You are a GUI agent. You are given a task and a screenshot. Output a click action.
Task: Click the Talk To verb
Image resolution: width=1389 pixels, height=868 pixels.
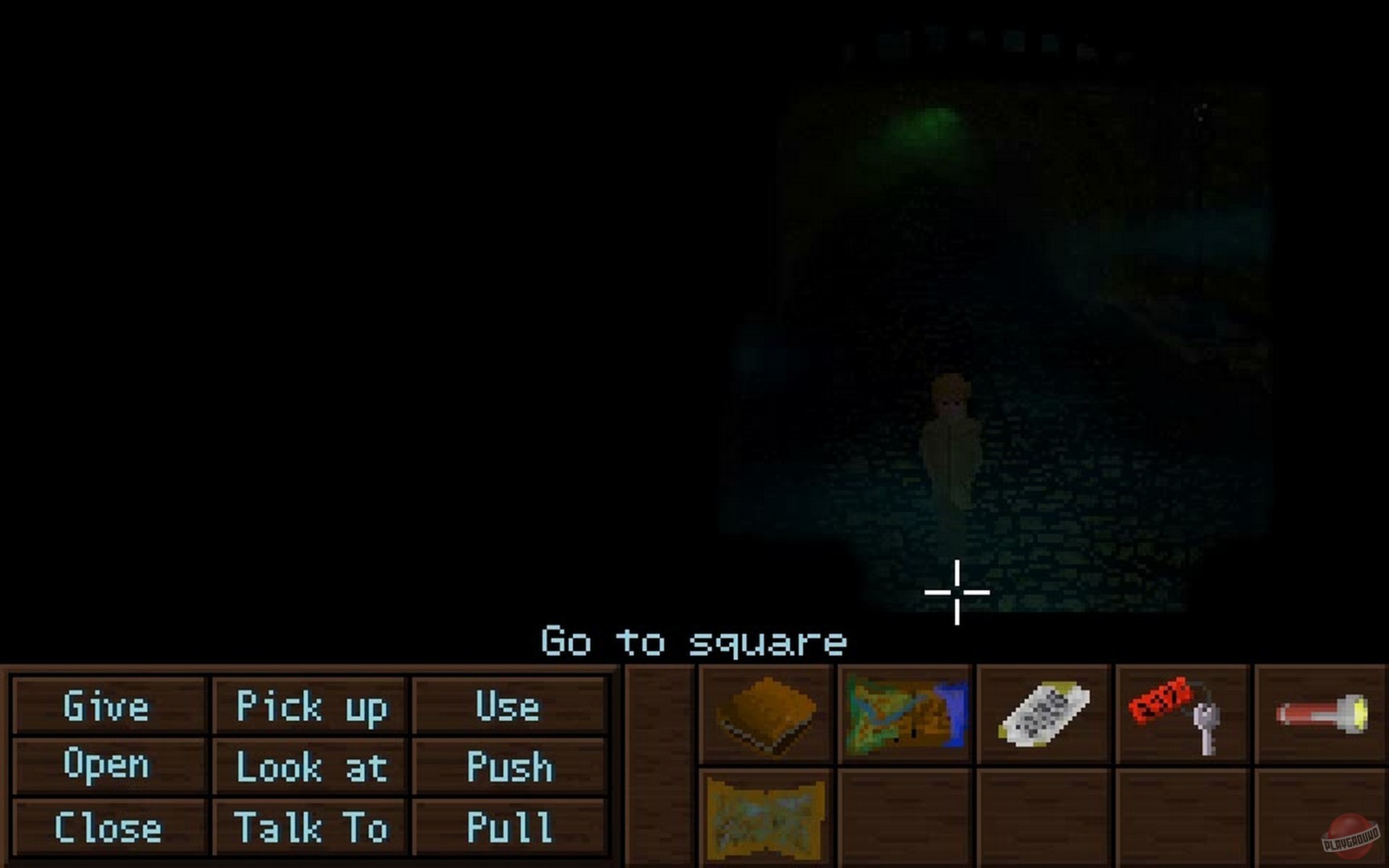click(310, 829)
